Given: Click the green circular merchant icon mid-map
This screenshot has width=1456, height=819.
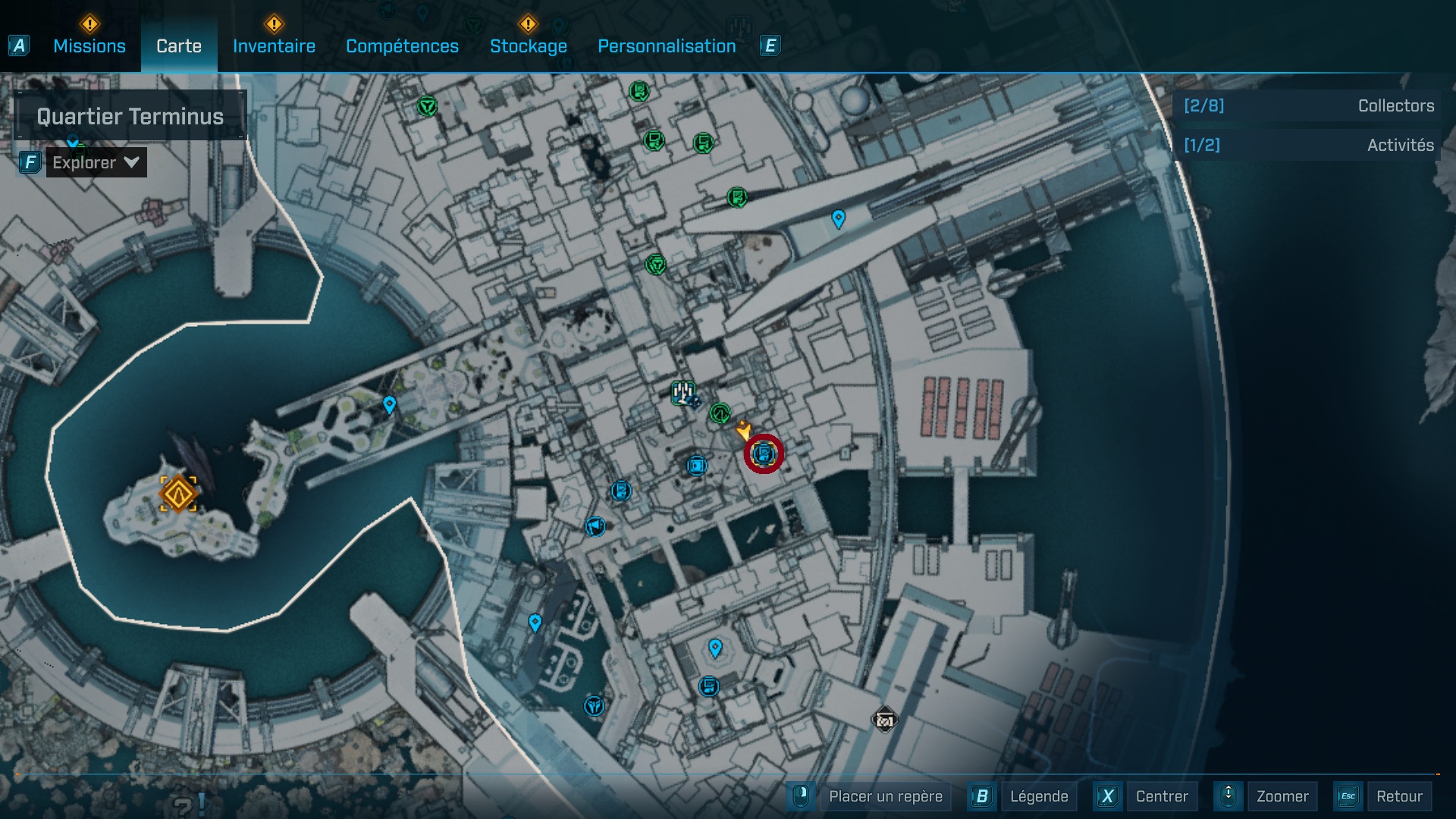Looking at the screenshot, I should click(x=720, y=413).
